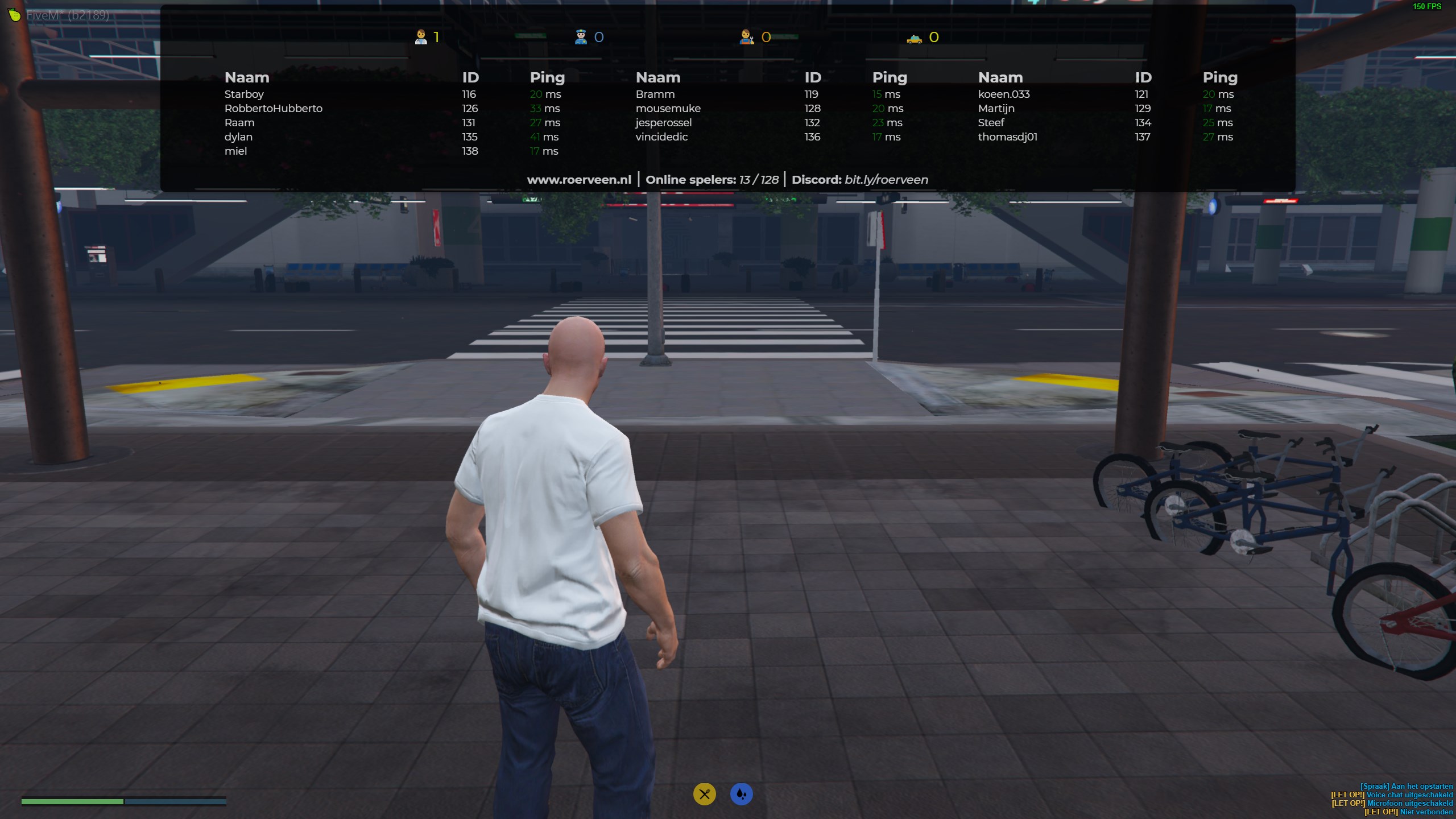
Task: Pick player miel in the list
Action: coord(235,151)
